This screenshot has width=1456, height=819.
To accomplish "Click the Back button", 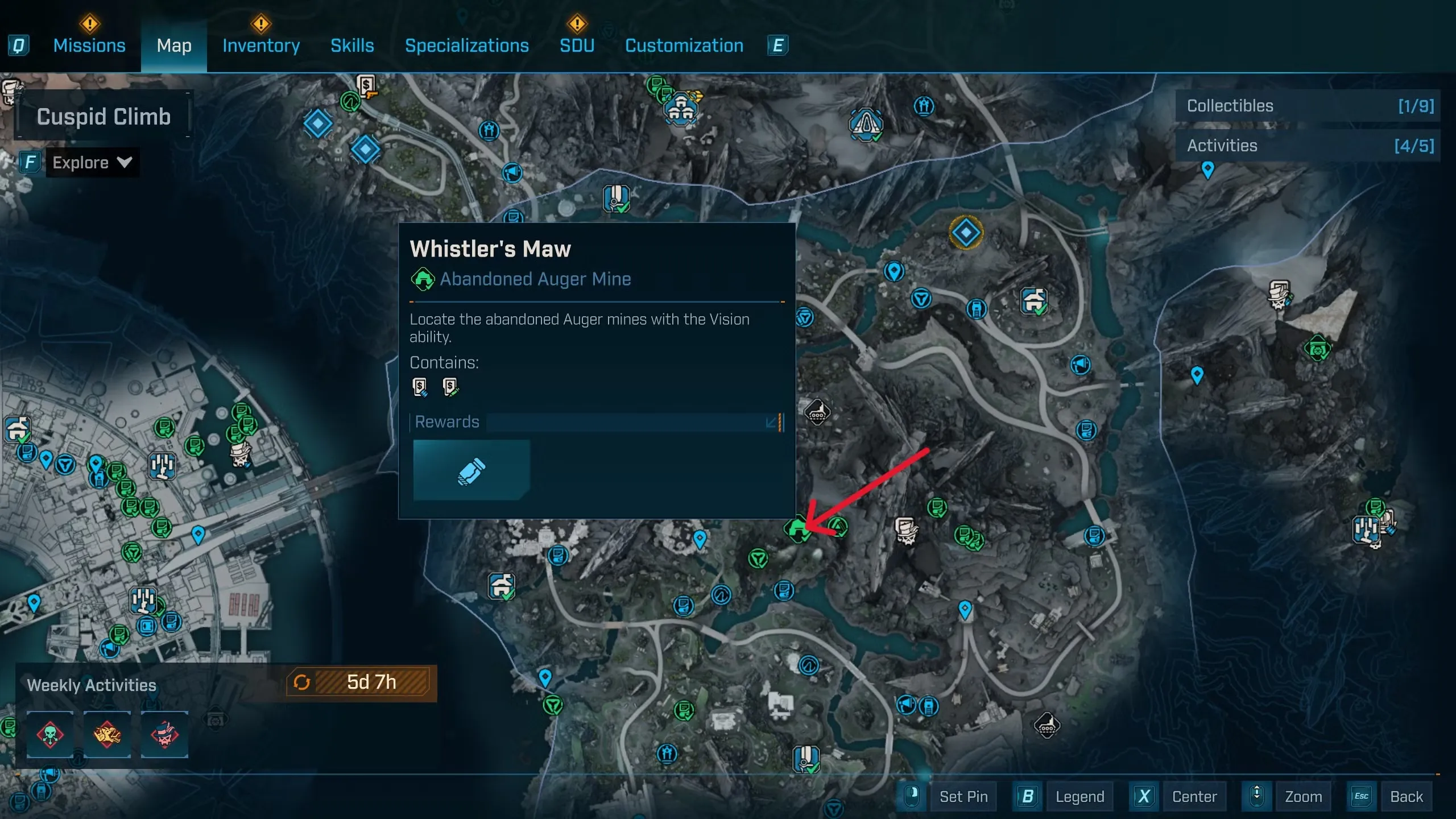I will click(x=1406, y=797).
